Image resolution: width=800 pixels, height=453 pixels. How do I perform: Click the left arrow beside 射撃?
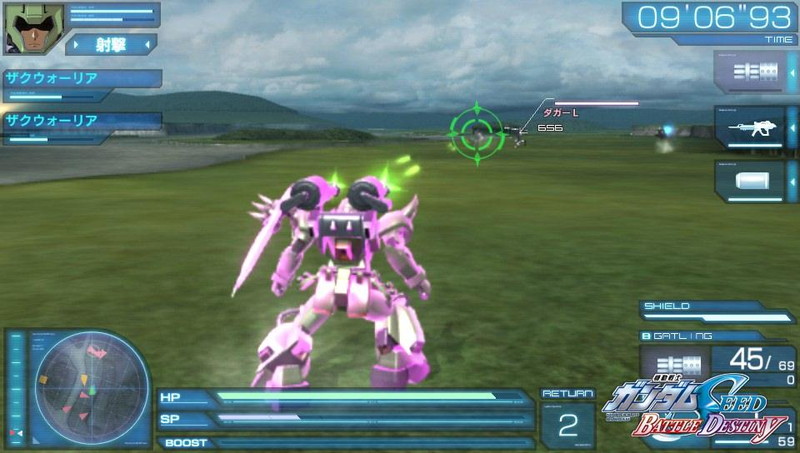click(78, 44)
